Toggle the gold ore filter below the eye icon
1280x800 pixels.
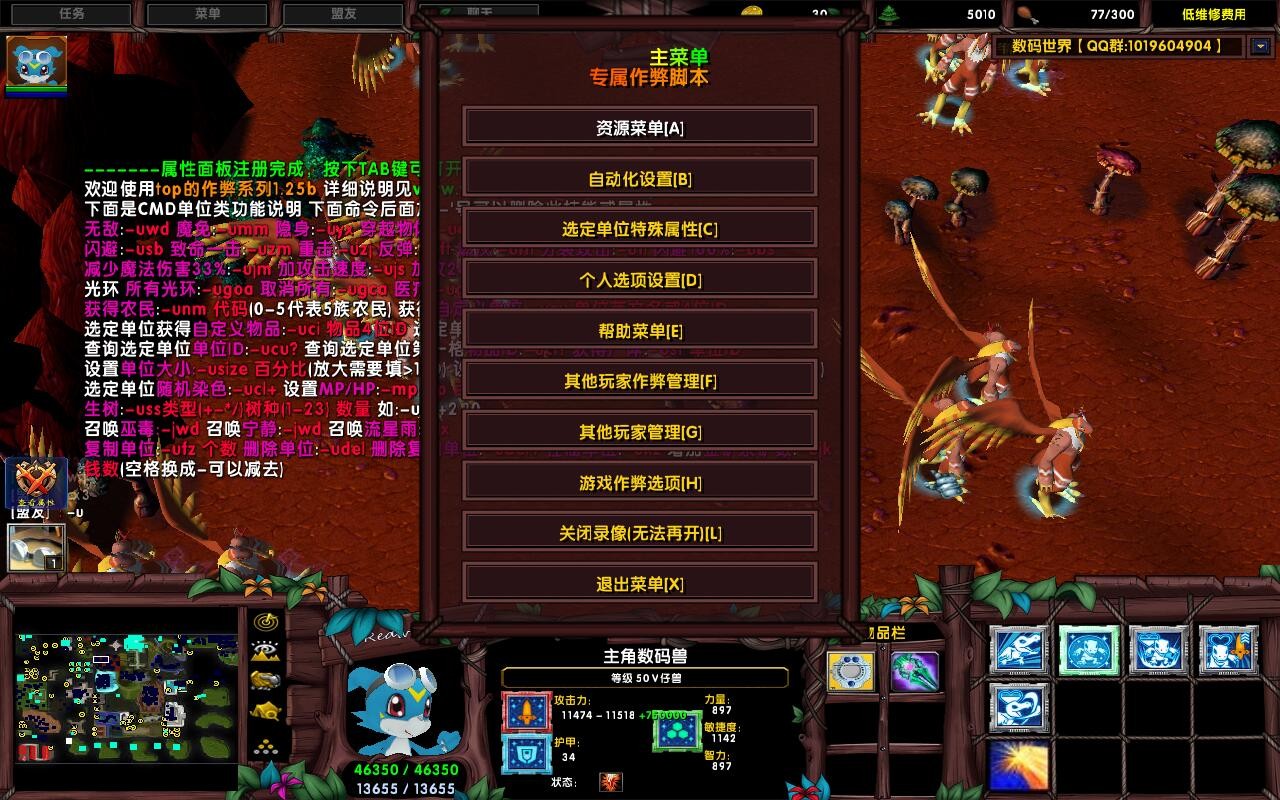(x=264, y=680)
